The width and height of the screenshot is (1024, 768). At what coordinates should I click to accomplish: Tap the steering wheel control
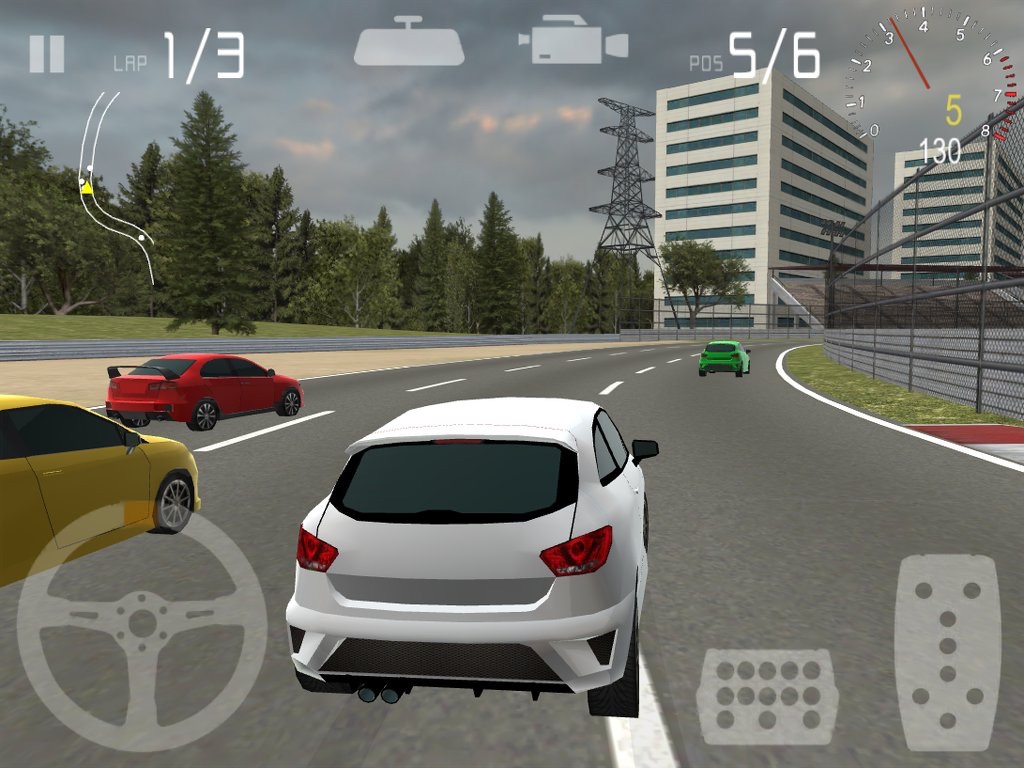pyautogui.click(x=142, y=625)
